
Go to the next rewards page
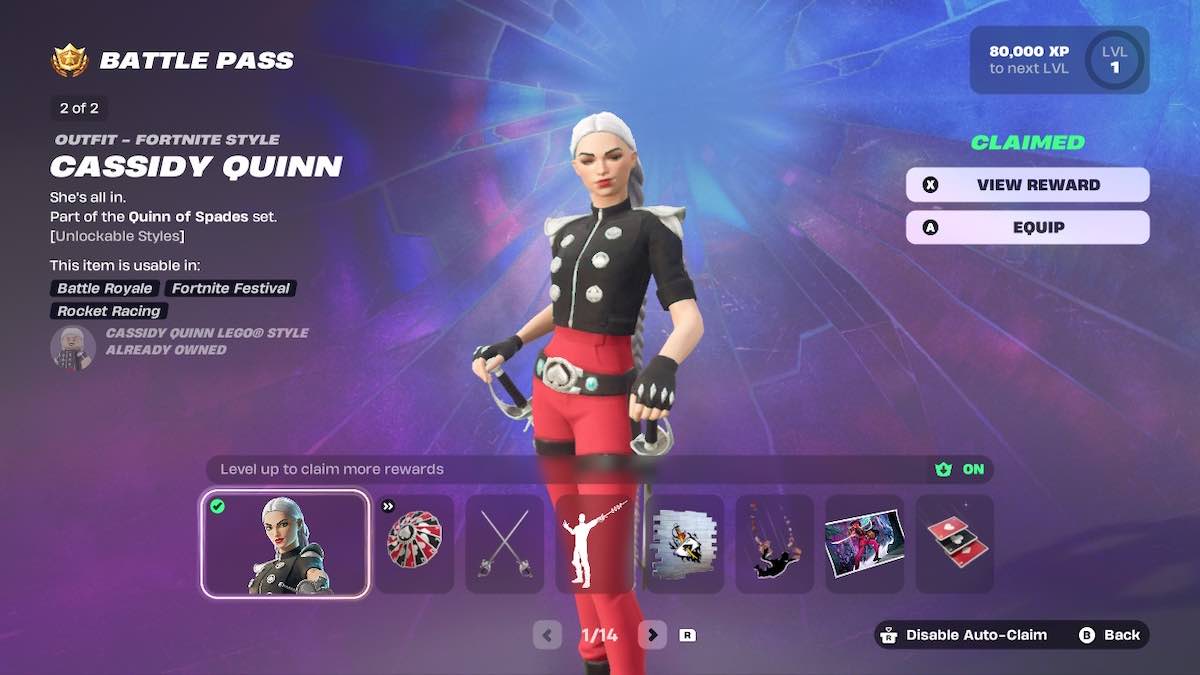(x=652, y=634)
